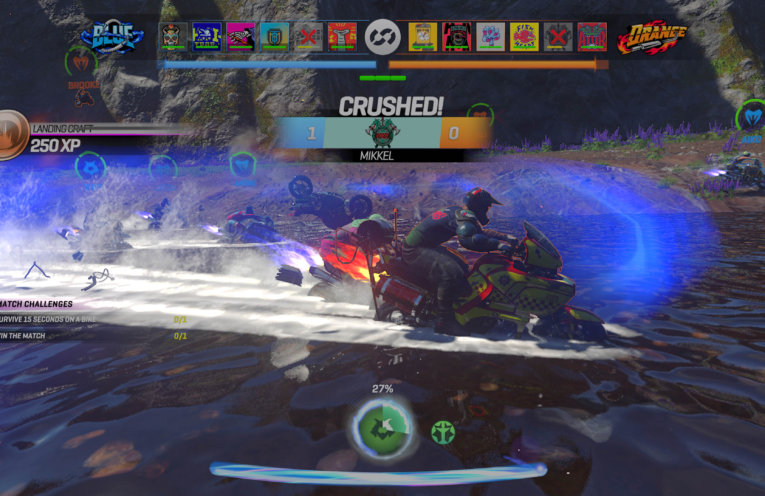765x496 pixels.
Task: Click the small green emblem beside the ability
Action: (443, 432)
